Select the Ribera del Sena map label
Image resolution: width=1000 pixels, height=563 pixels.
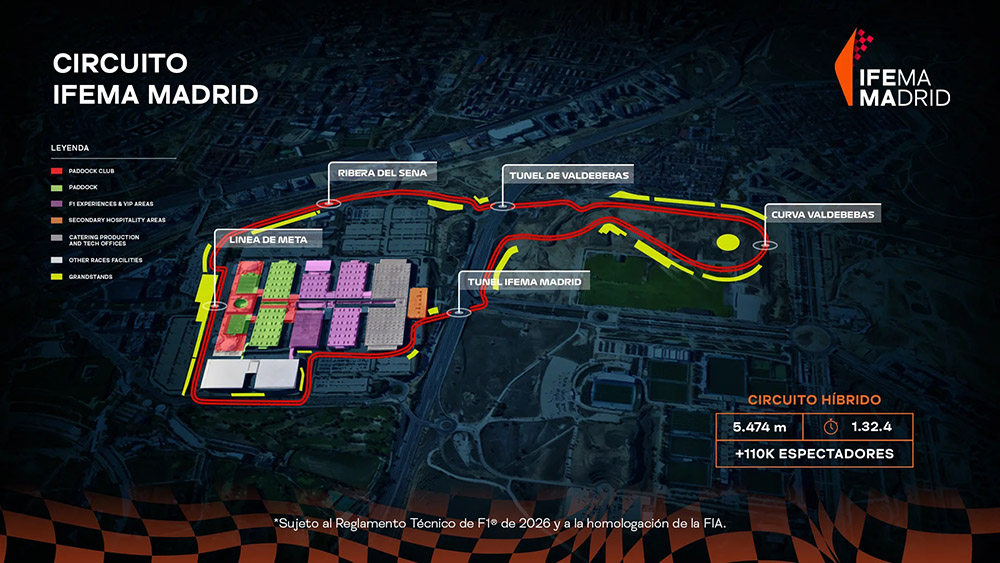click(x=370, y=171)
